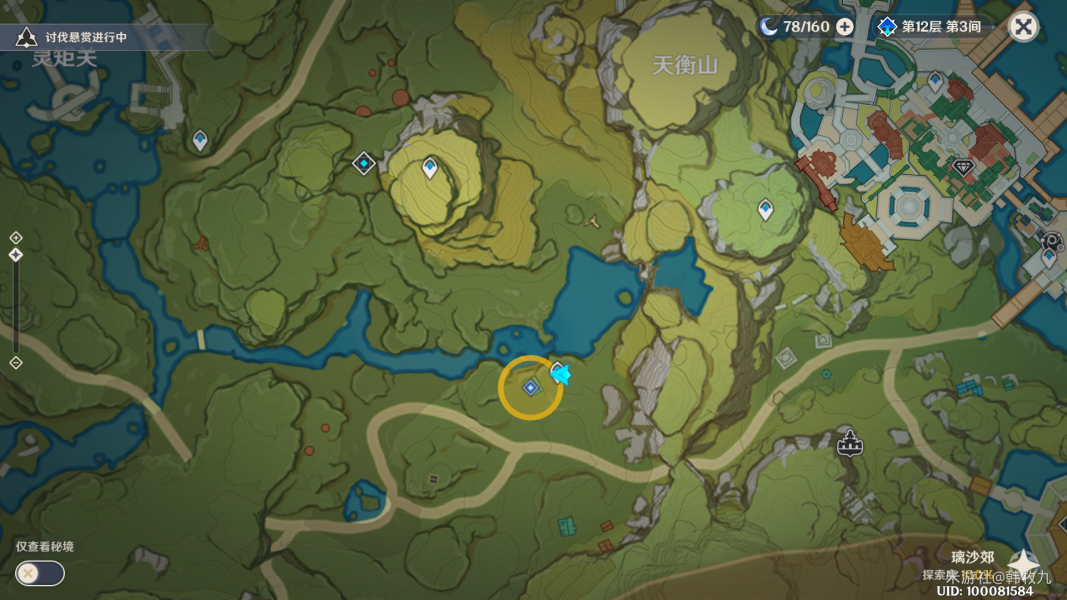
Task: Select the teleport waypoint in northern Liyue Harbor
Action: 935,80
